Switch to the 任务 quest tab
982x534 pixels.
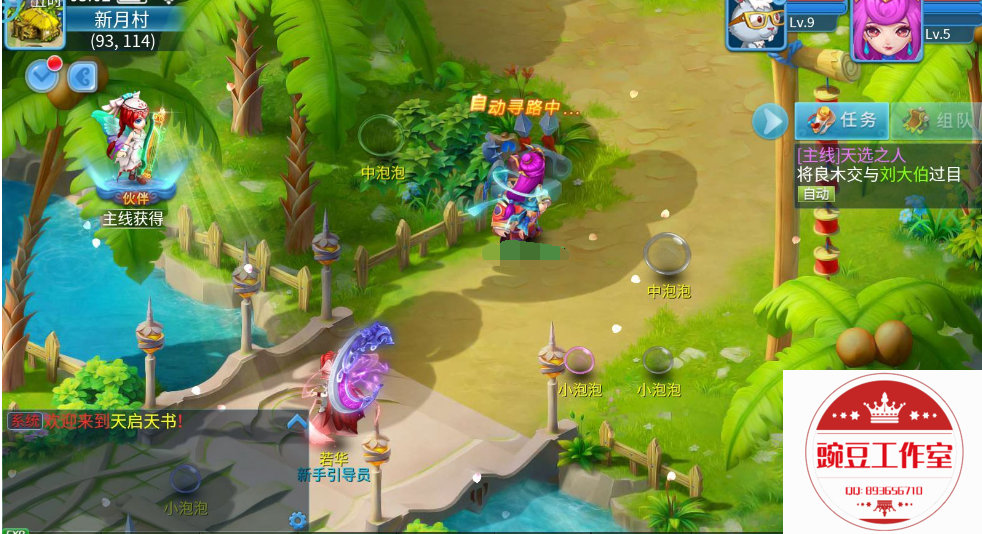click(842, 121)
